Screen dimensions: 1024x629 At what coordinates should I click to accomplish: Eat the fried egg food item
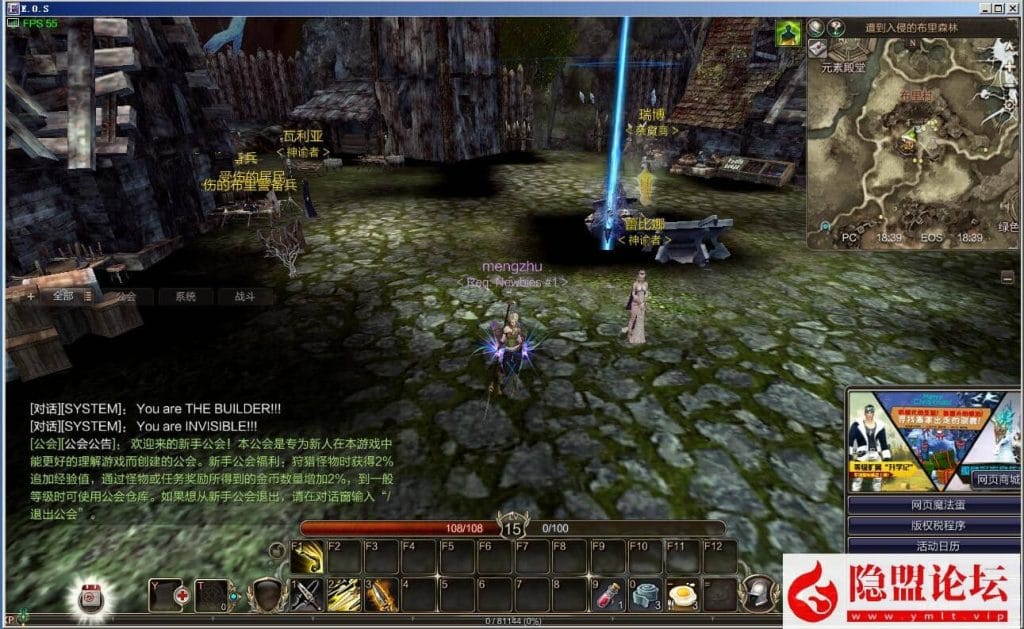pos(682,595)
